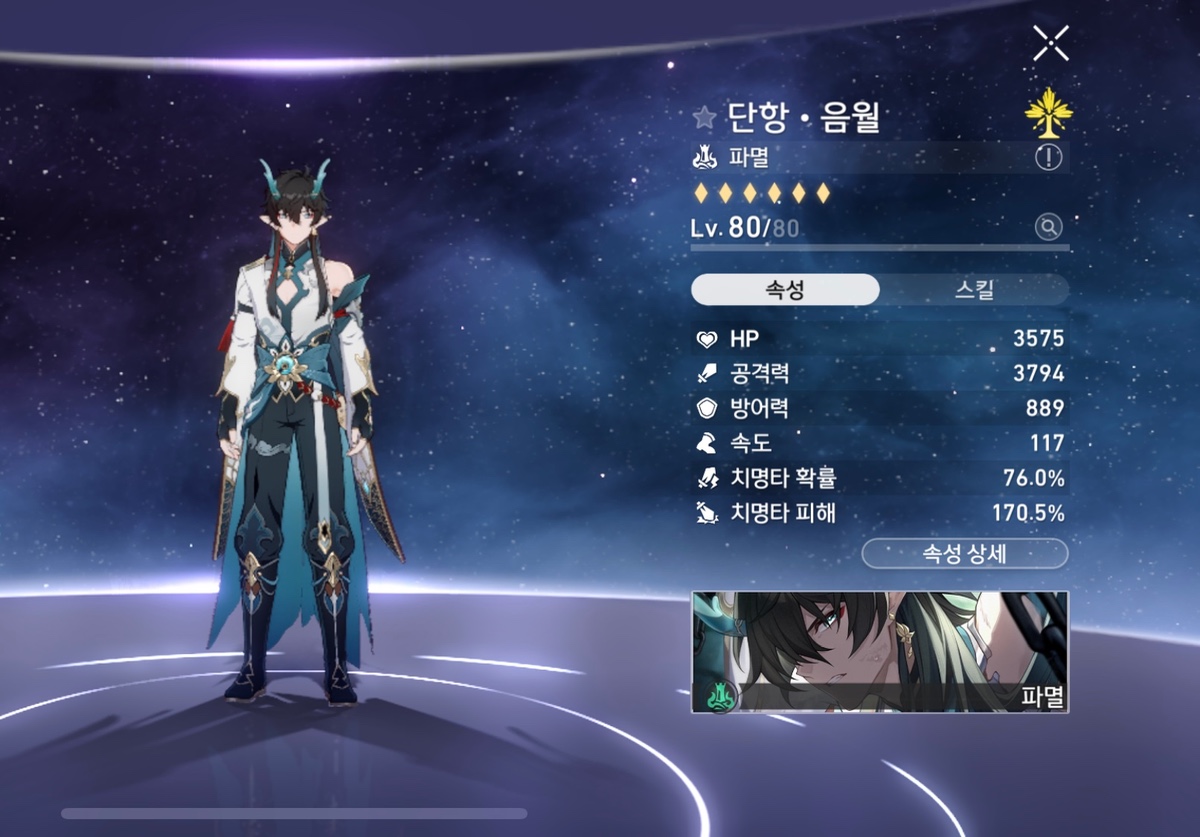Show the 파멸 path info icon

point(1048,157)
